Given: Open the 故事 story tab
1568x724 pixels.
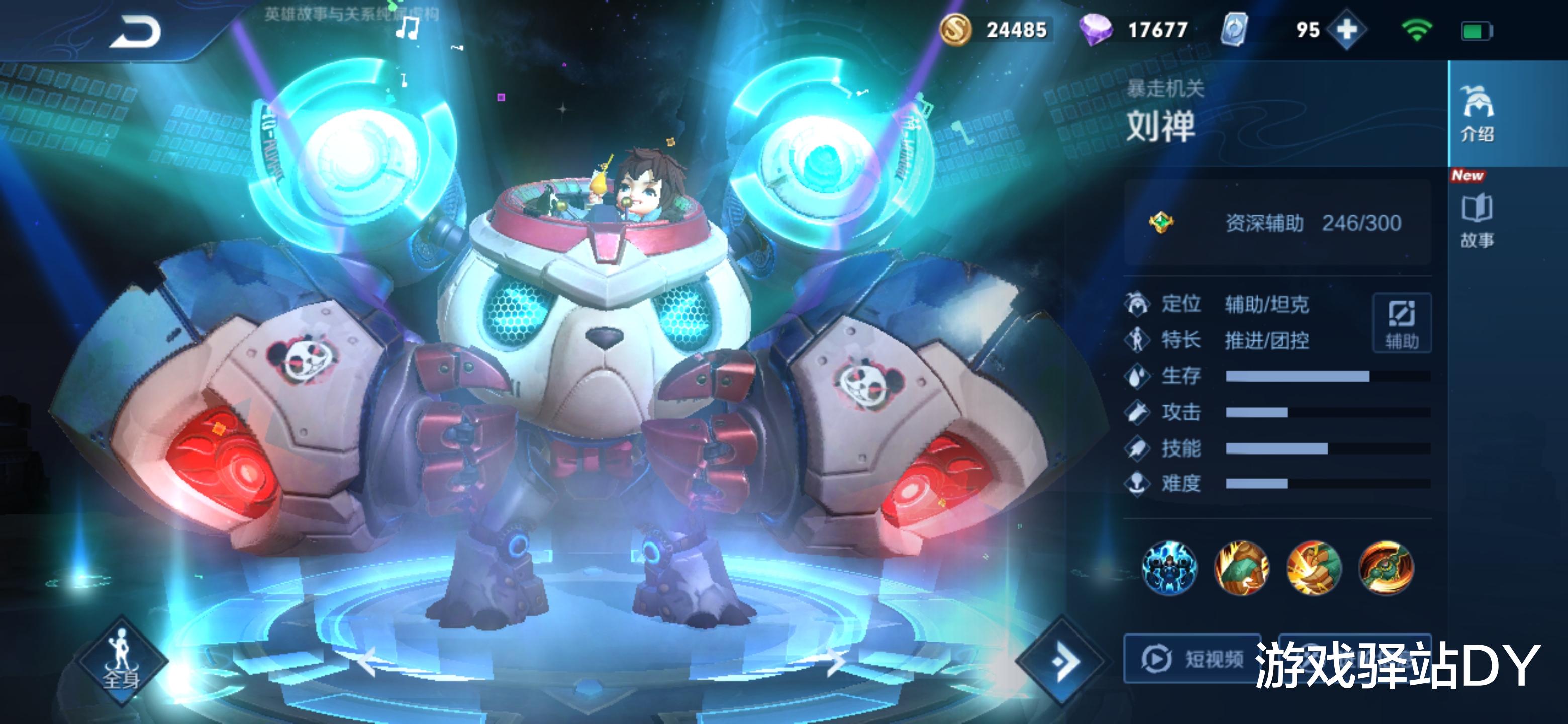Looking at the screenshot, I should (1477, 220).
